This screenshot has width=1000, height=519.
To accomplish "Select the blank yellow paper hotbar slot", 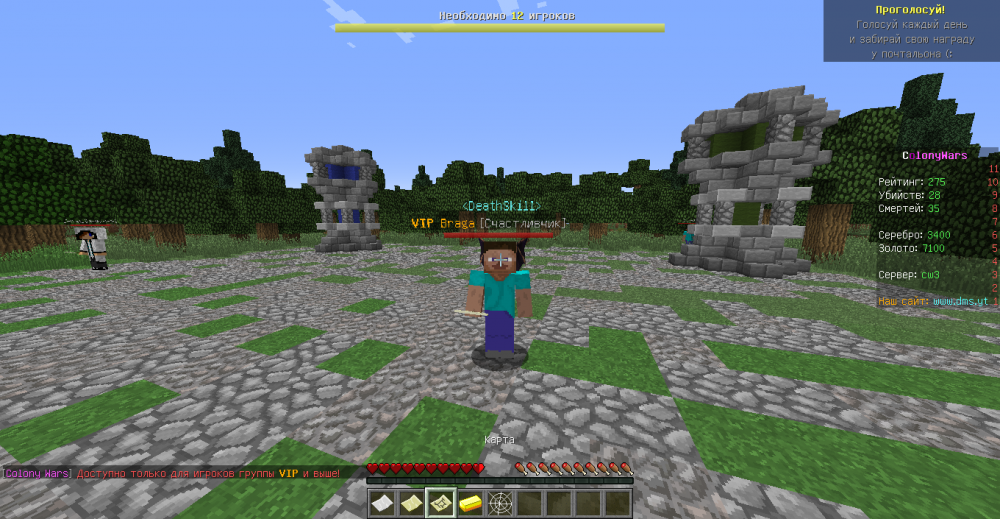I will pos(411,503).
